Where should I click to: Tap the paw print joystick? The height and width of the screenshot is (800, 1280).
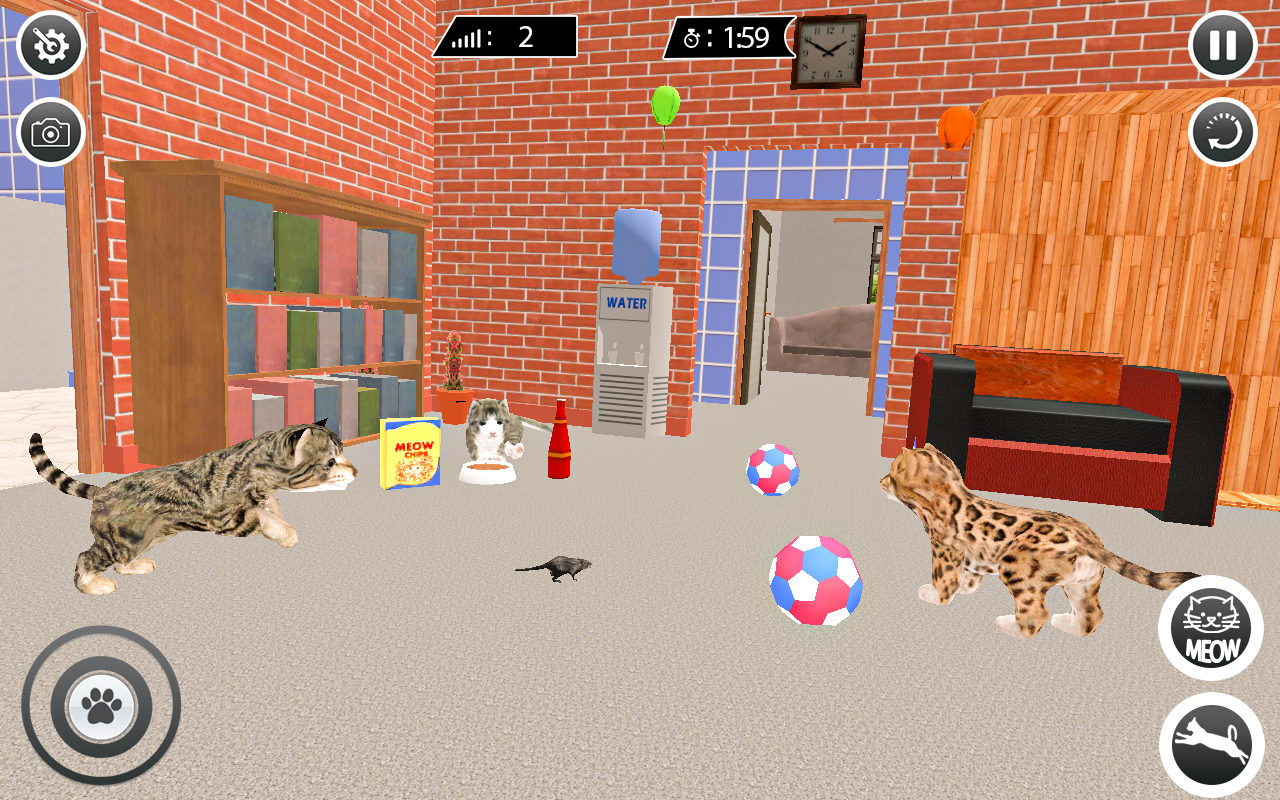click(x=100, y=707)
